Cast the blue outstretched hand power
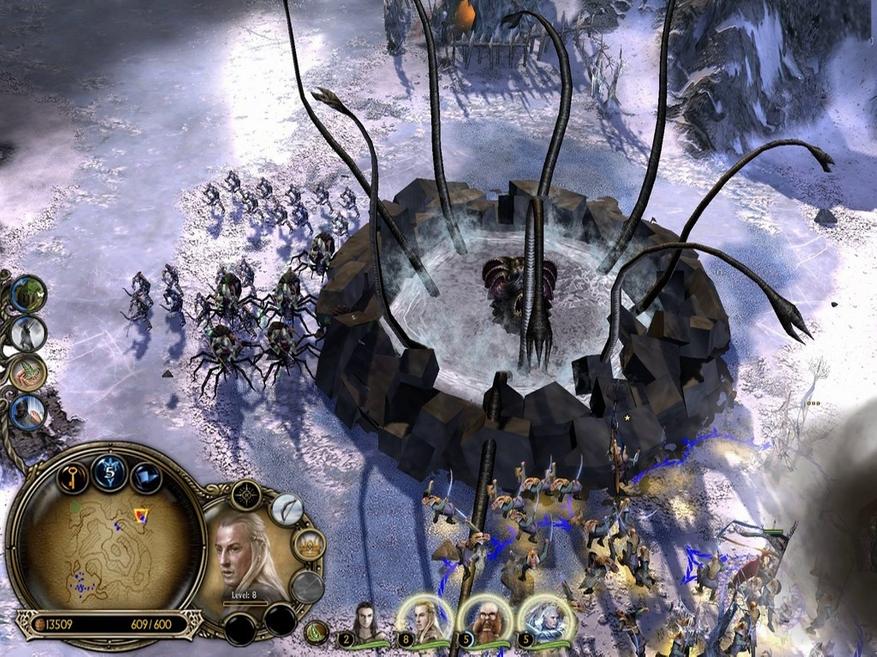The image size is (877, 657). (x=28, y=411)
